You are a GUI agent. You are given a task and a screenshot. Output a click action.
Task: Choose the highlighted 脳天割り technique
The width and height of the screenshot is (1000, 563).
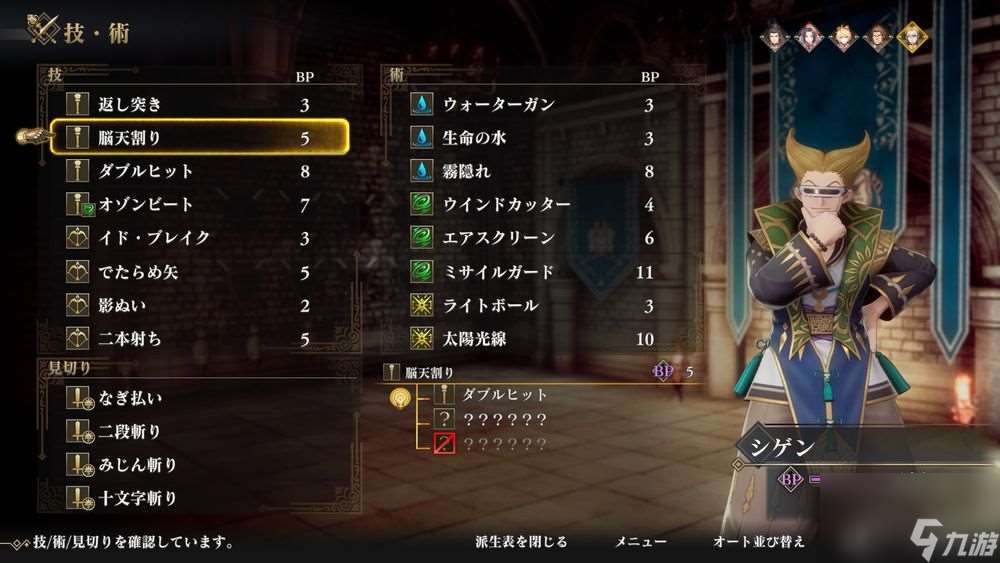(x=200, y=138)
